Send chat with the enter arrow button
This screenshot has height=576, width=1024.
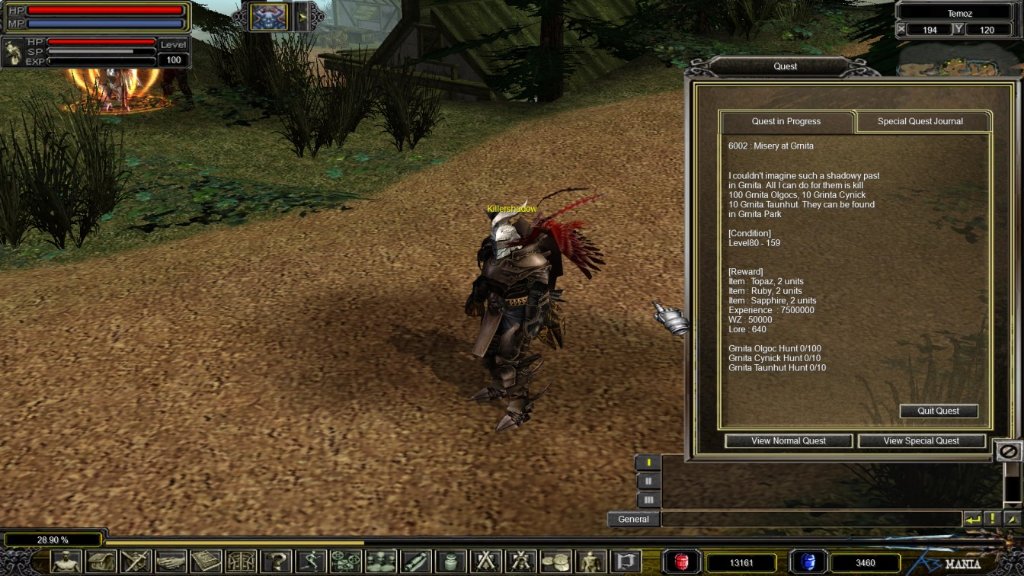972,519
